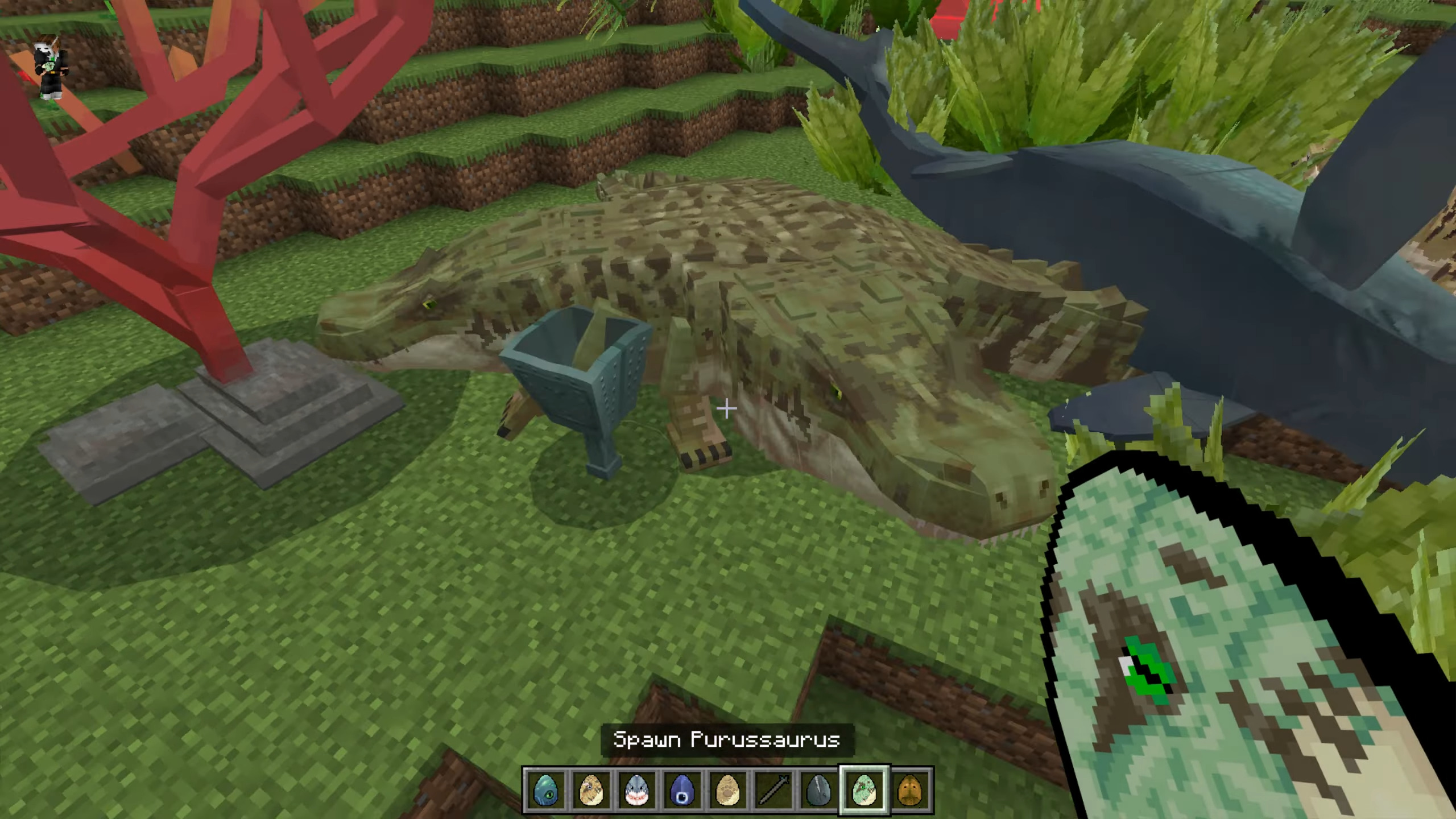Image resolution: width=1456 pixels, height=819 pixels.
Task: Choose the shark-face spawn egg
Action: coord(636,790)
